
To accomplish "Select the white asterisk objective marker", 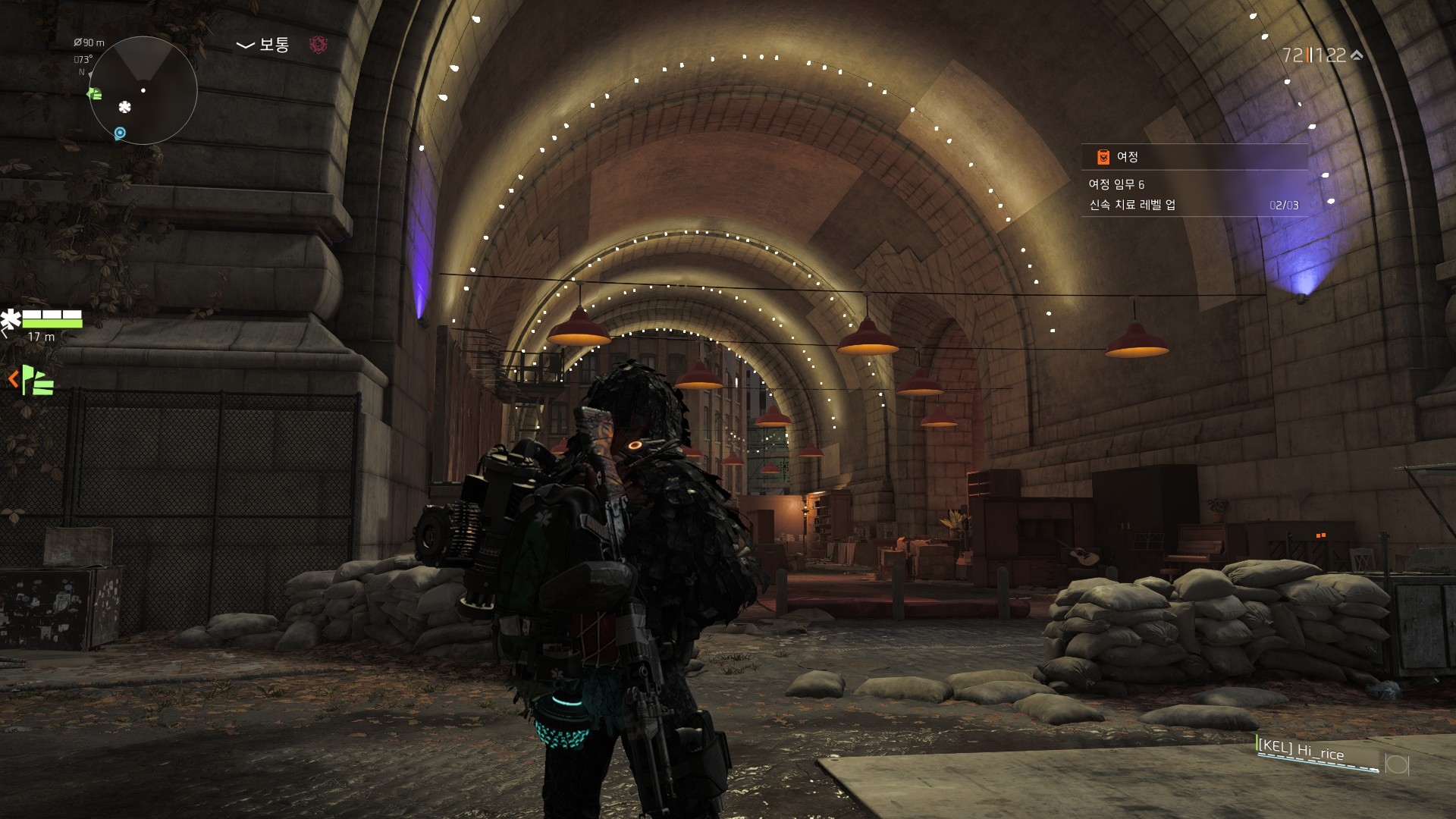I will point(11,319).
